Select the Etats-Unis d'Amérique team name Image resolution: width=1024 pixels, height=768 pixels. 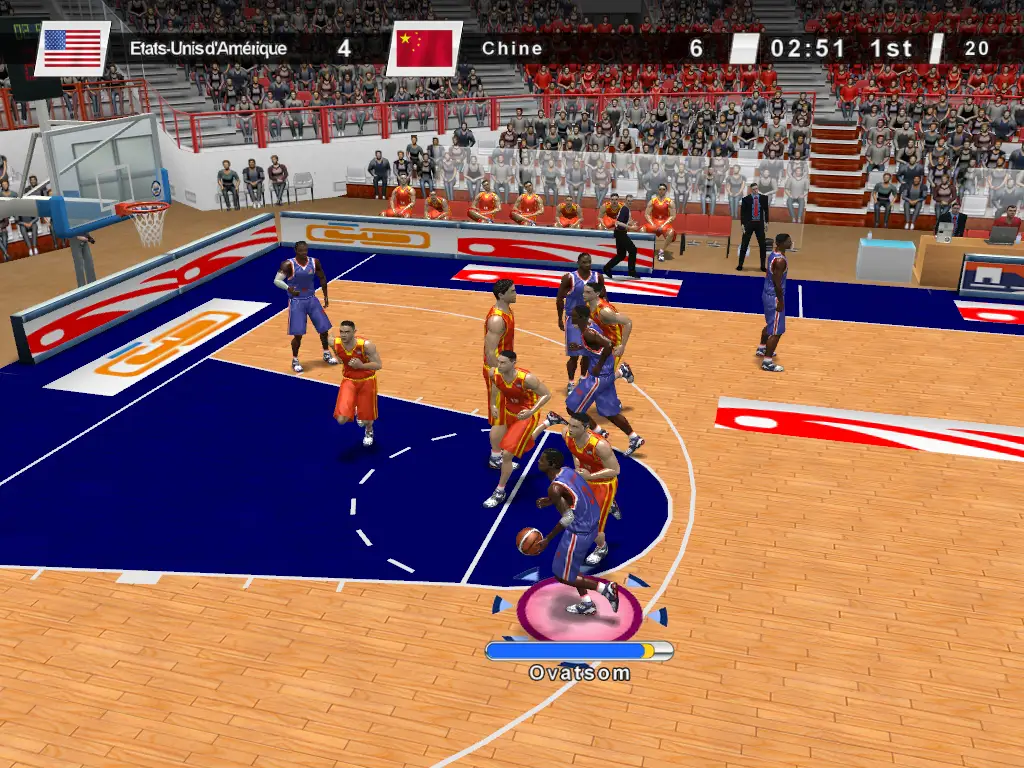[x=208, y=48]
